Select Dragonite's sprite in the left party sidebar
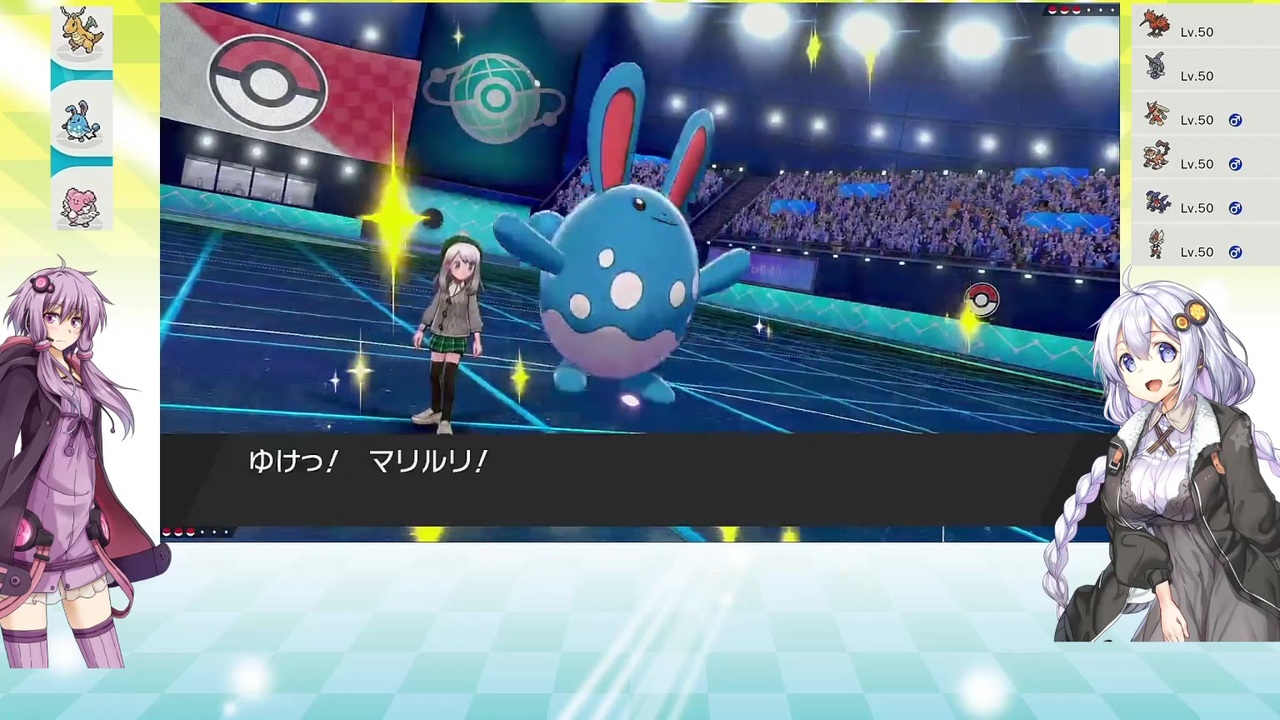This screenshot has height=720, width=1280. tap(81, 30)
